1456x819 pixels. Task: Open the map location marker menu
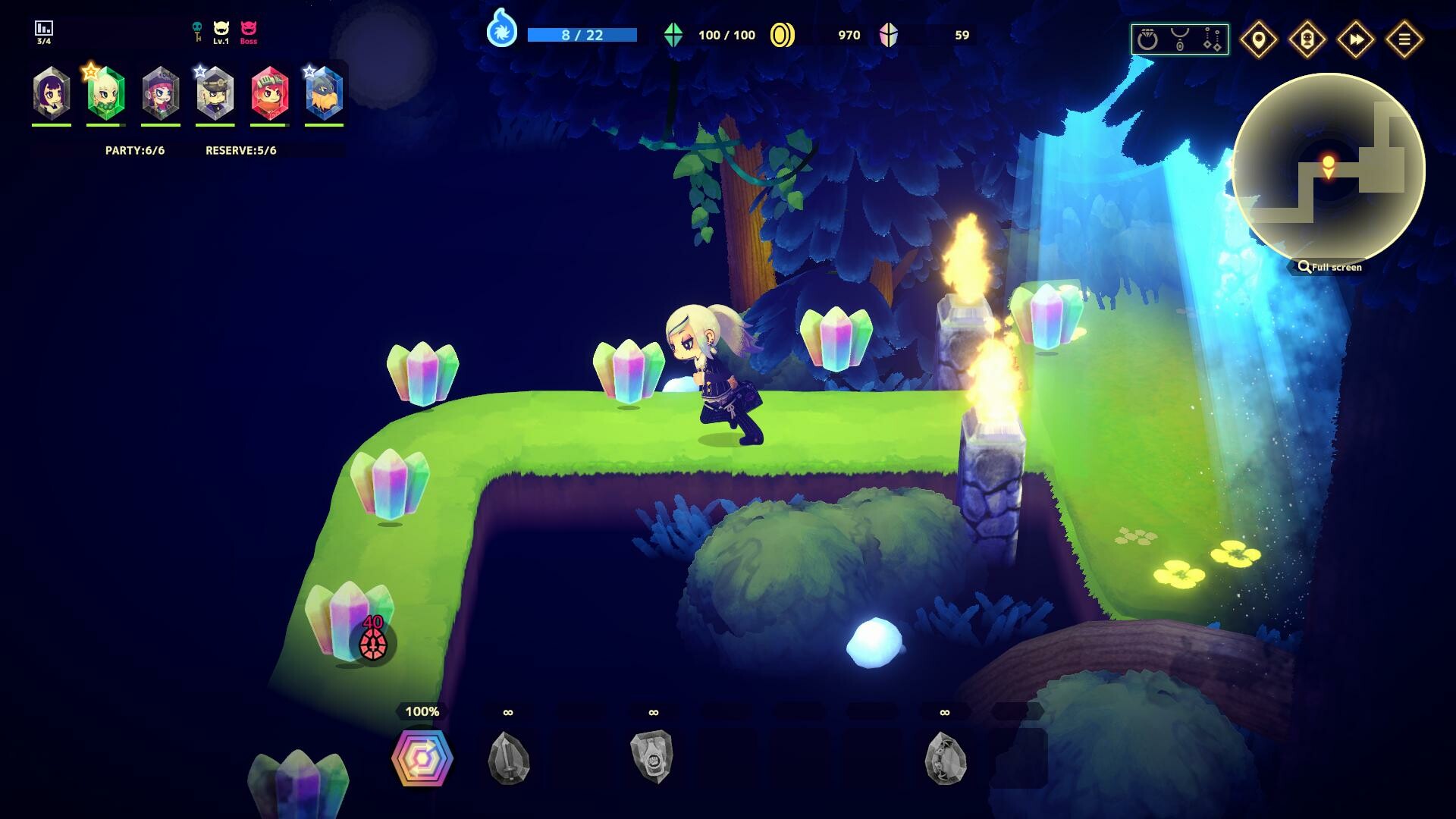[1259, 39]
